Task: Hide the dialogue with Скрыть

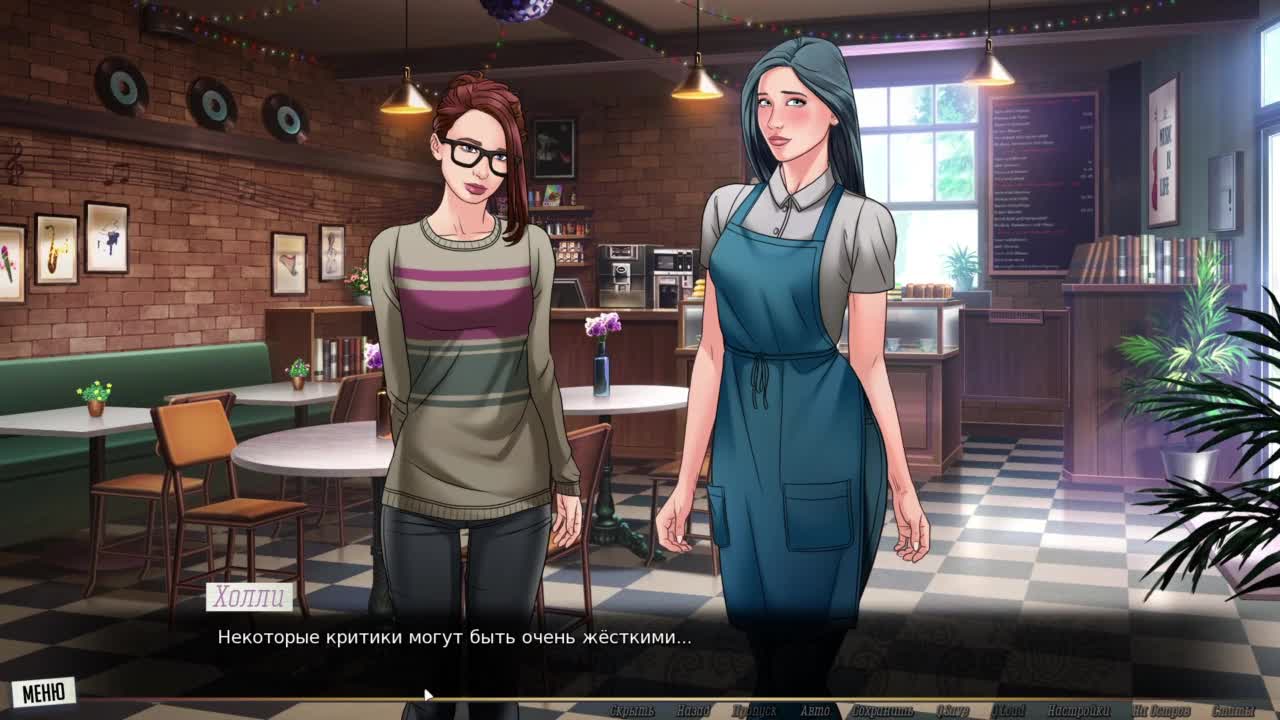Action: tap(632, 711)
